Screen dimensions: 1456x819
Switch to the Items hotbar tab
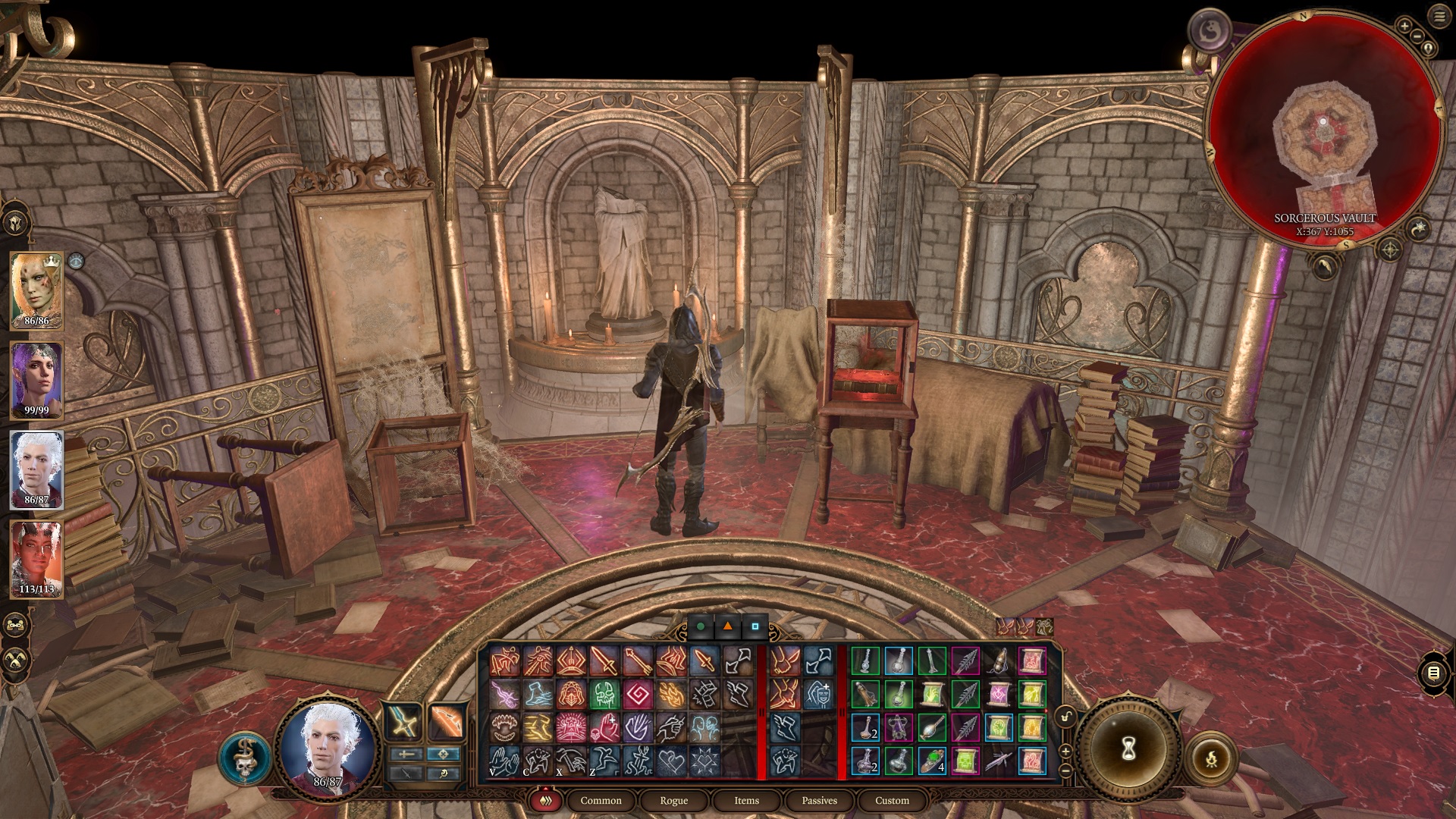coord(745,801)
